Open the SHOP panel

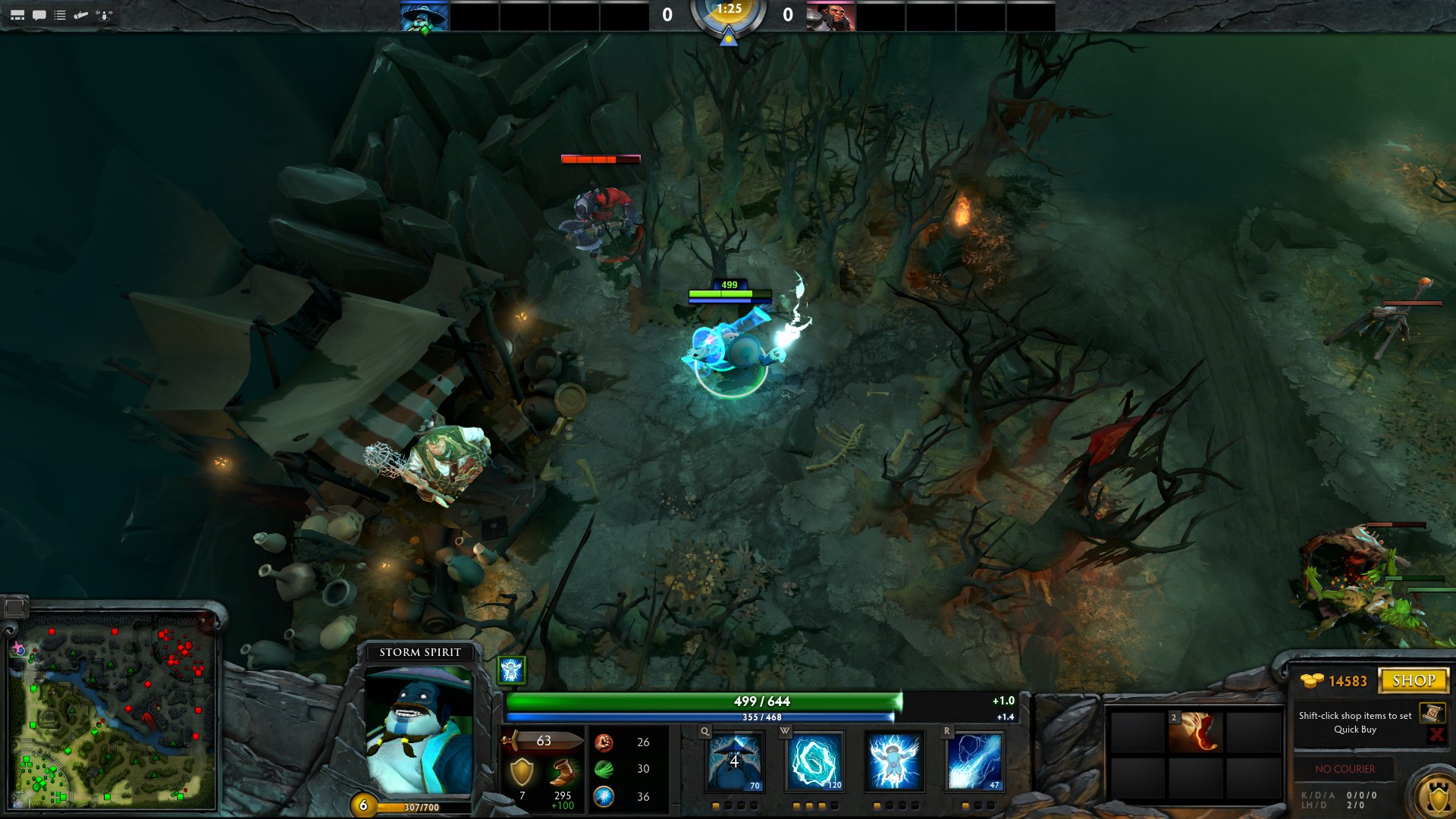pyautogui.click(x=1414, y=680)
